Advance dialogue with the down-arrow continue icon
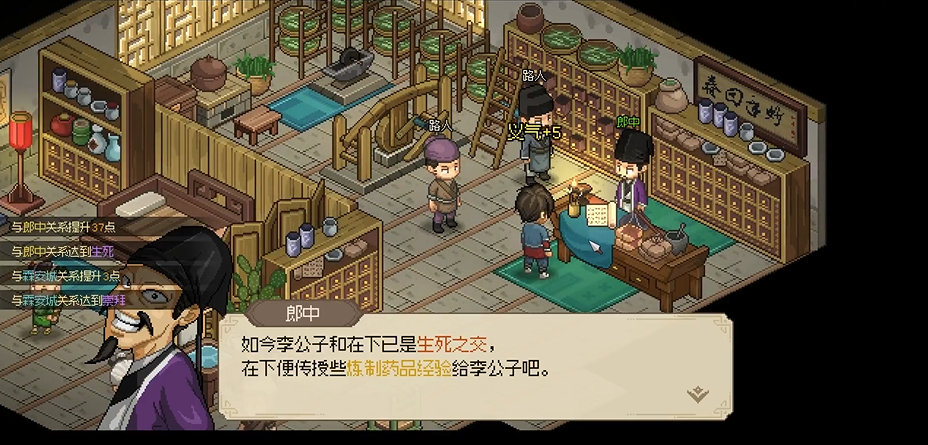 [x=698, y=393]
